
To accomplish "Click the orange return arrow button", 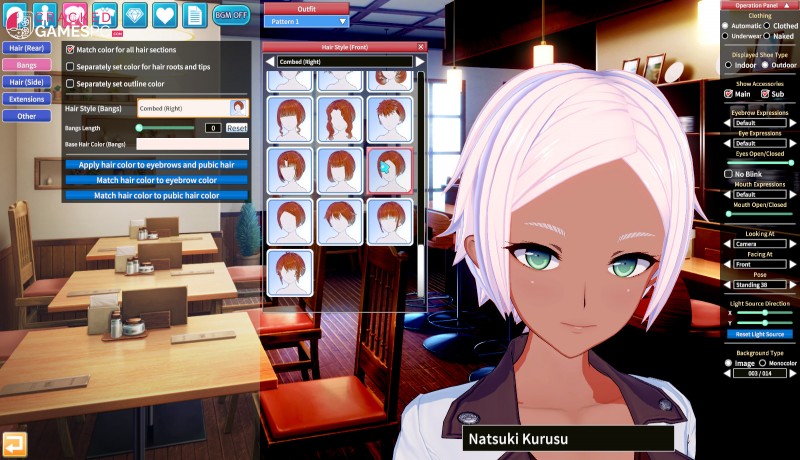I will [15, 444].
